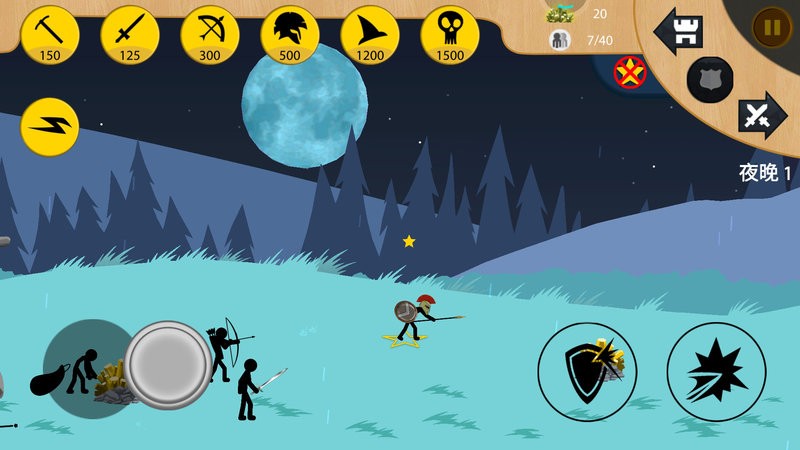
Task: Activate the lightning bolt ability
Action: pos(50,127)
